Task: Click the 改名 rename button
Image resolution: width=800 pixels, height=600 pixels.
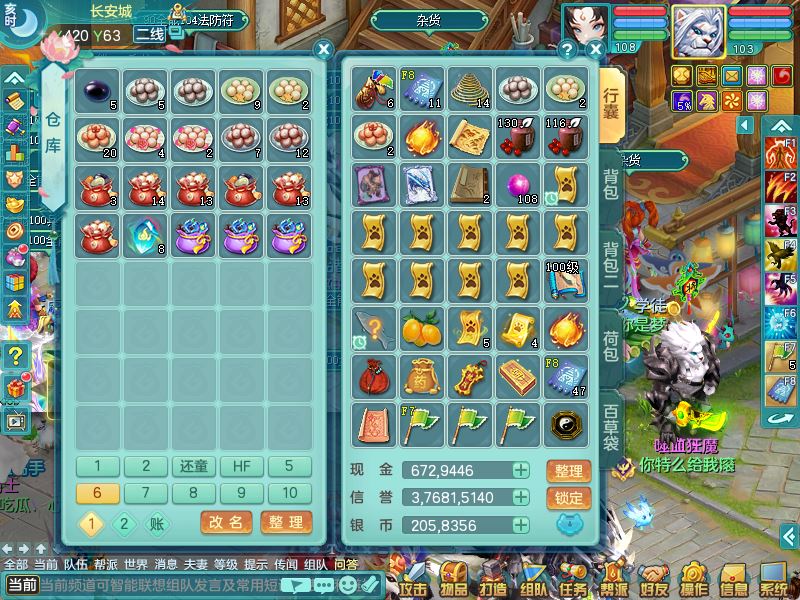Action: (226, 522)
